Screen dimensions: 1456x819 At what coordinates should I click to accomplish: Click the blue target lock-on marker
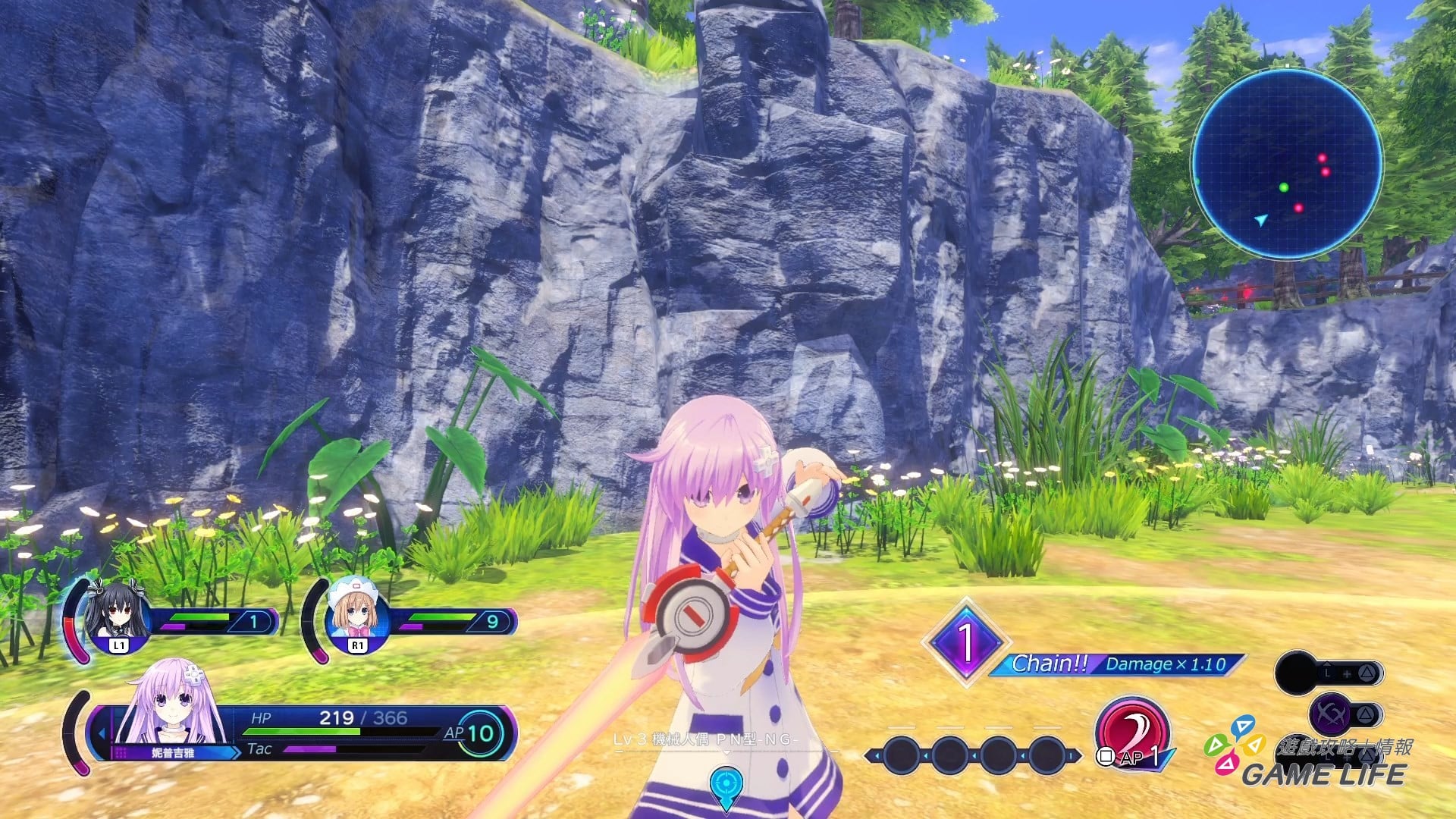point(726,785)
